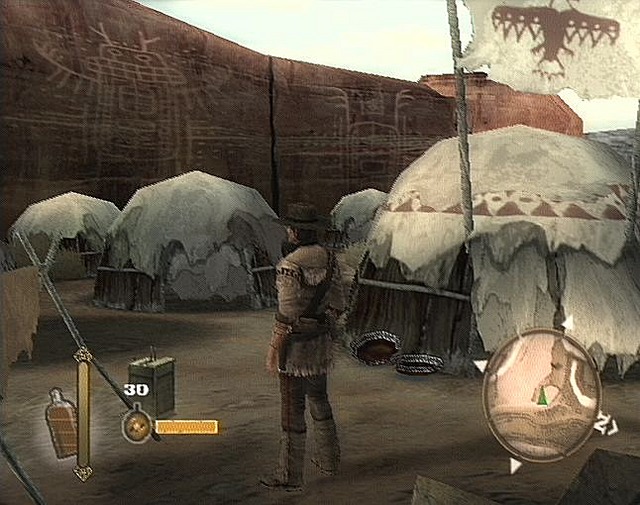The height and width of the screenshot is (505, 640).
Task: Click the round revolver cylinder ammo icon
Action: [x=138, y=427]
